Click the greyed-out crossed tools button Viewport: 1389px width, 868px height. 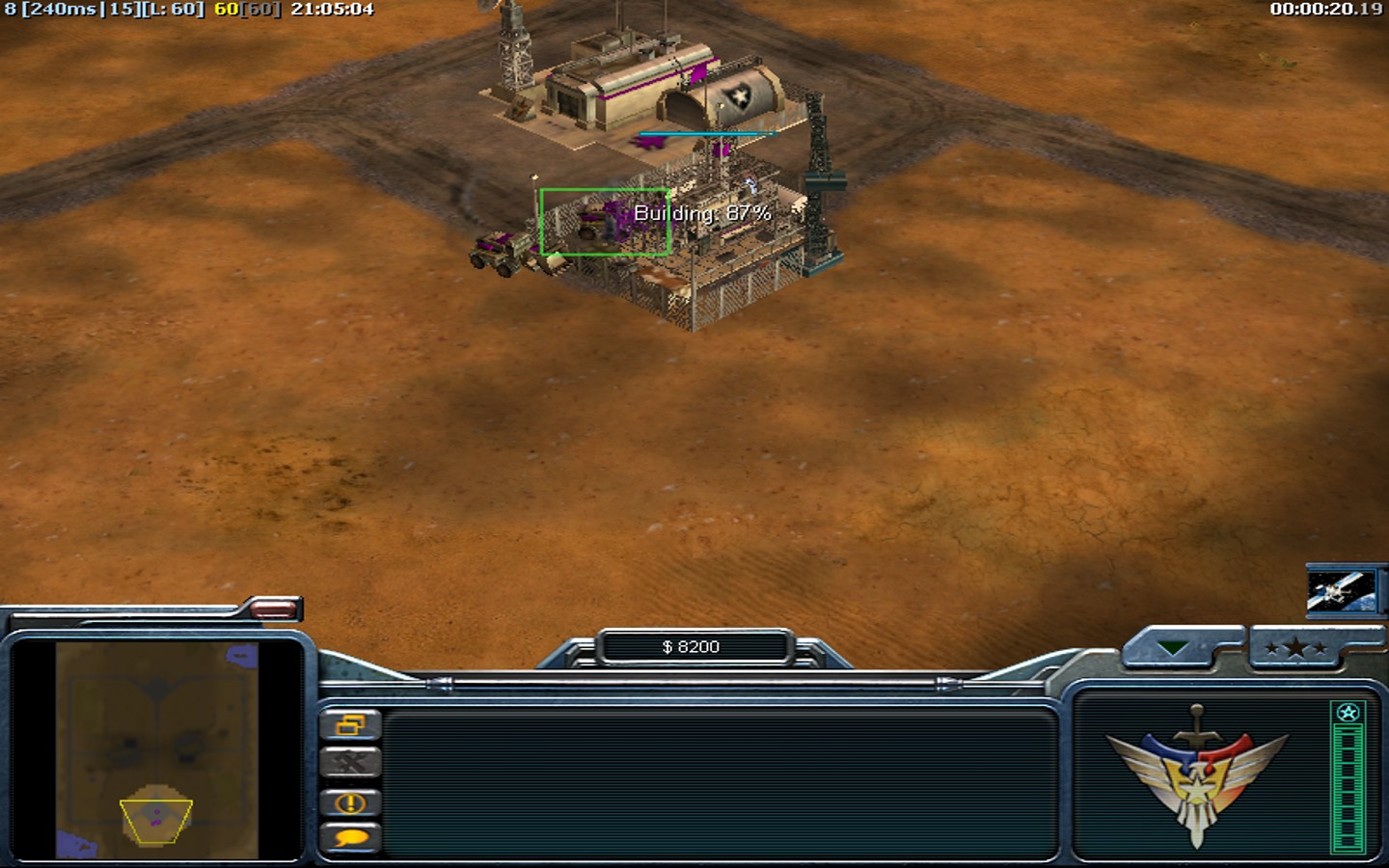(x=350, y=763)
